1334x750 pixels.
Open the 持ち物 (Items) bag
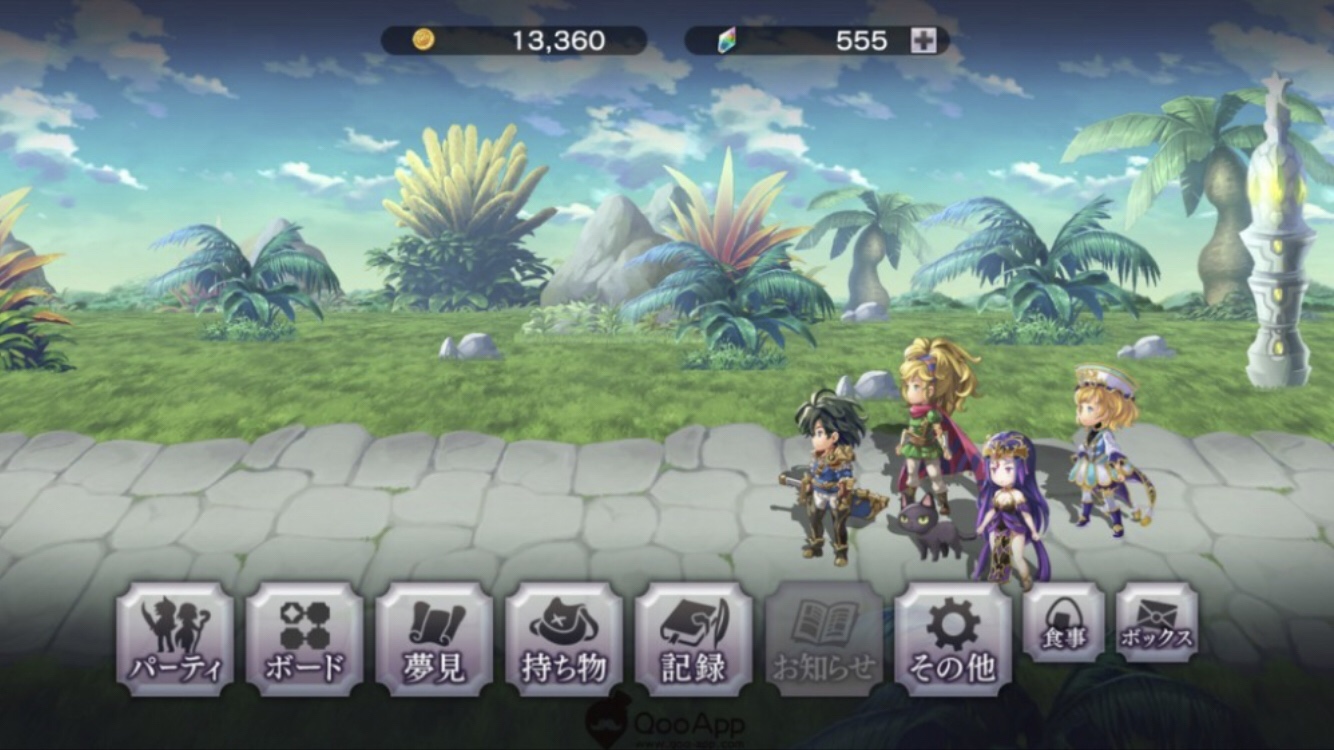(x=564, y=640)
